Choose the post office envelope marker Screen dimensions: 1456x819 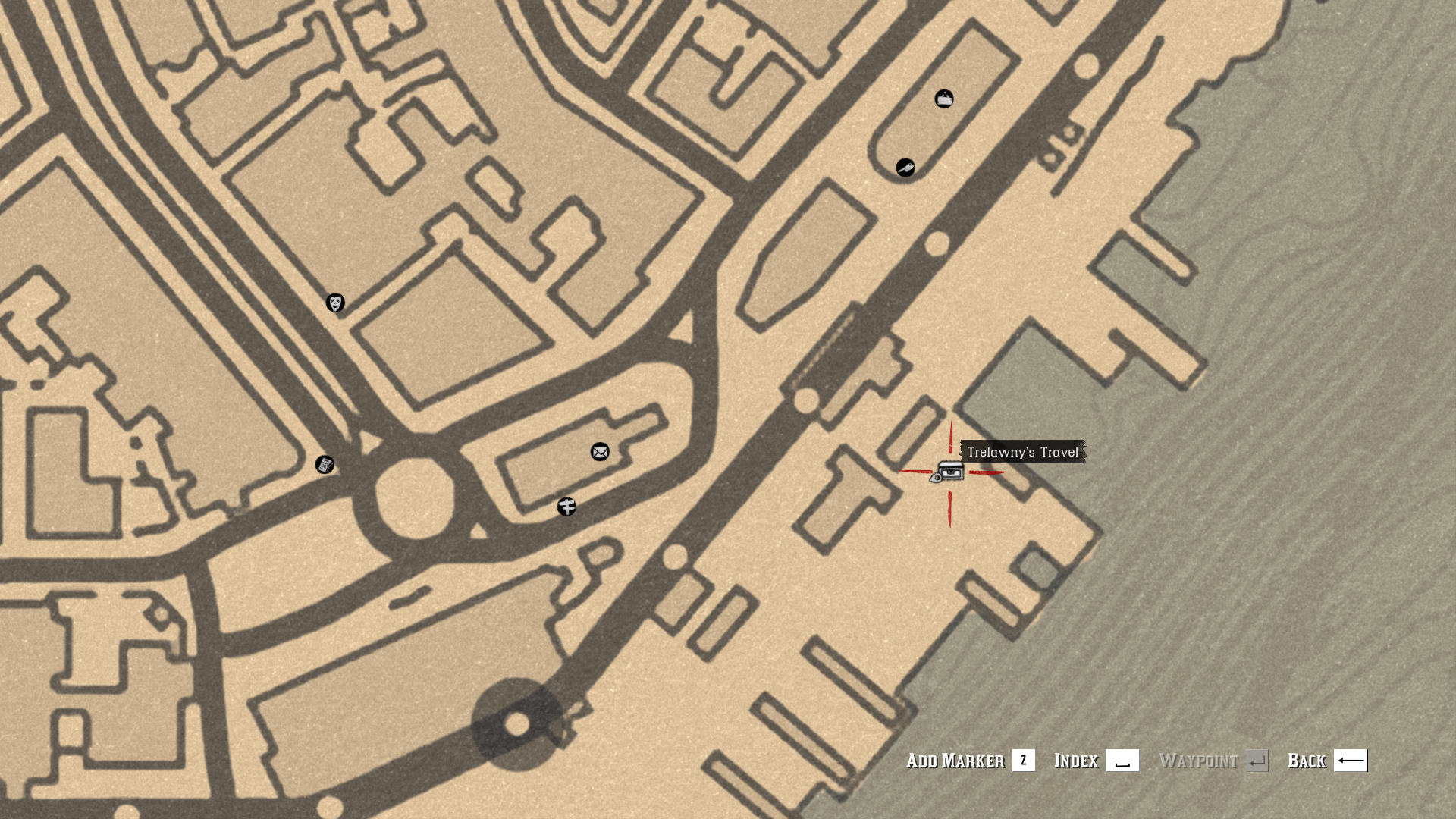pyautogui.click(x=600, y=452)
